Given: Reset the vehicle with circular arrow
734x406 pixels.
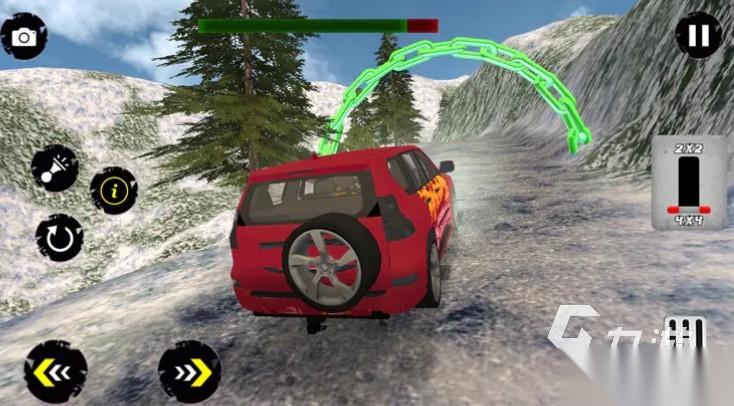Looking at the screenshot, I should (58, 238).
